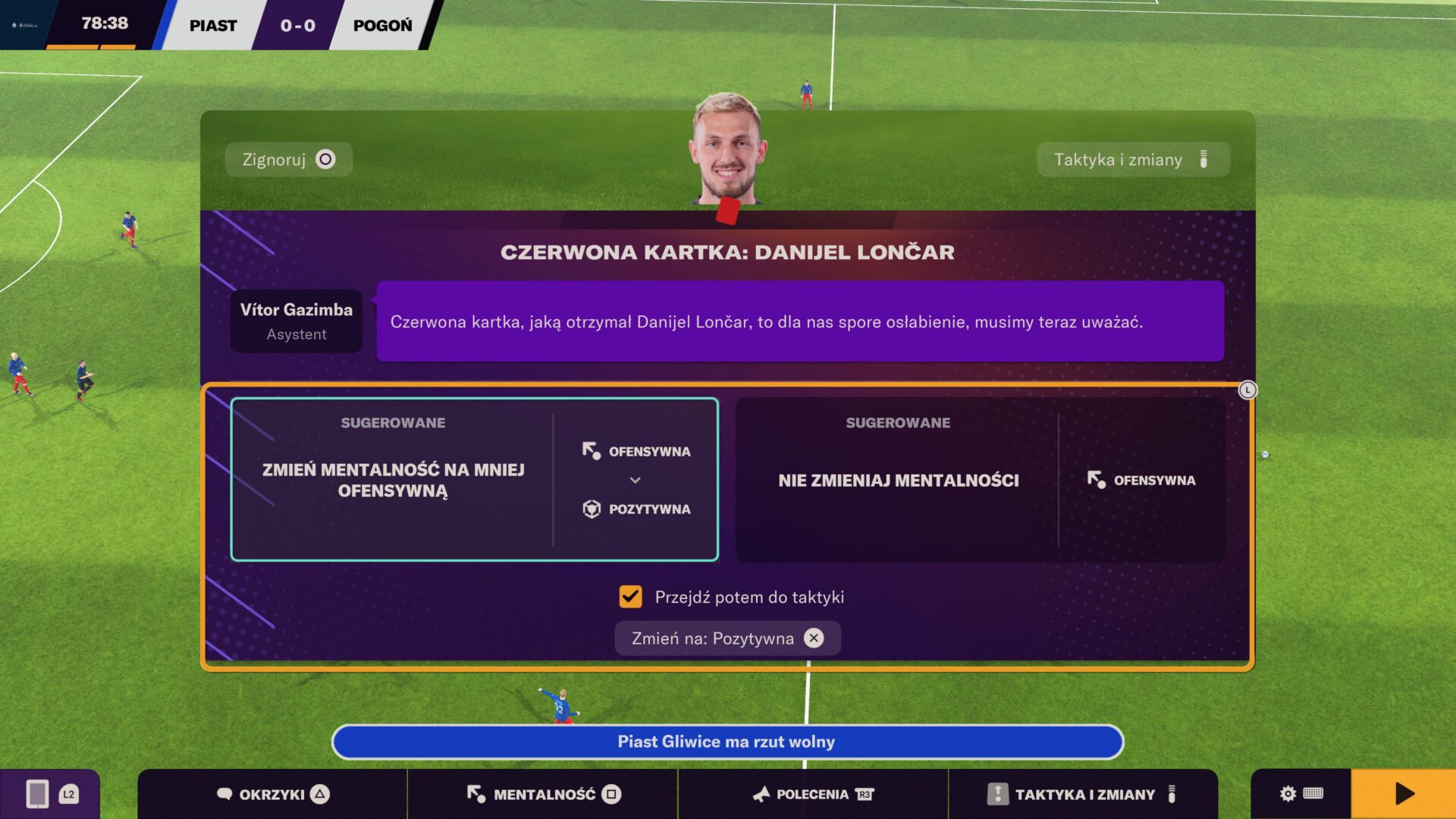Click the play button to resume match

pos(1404,793)
